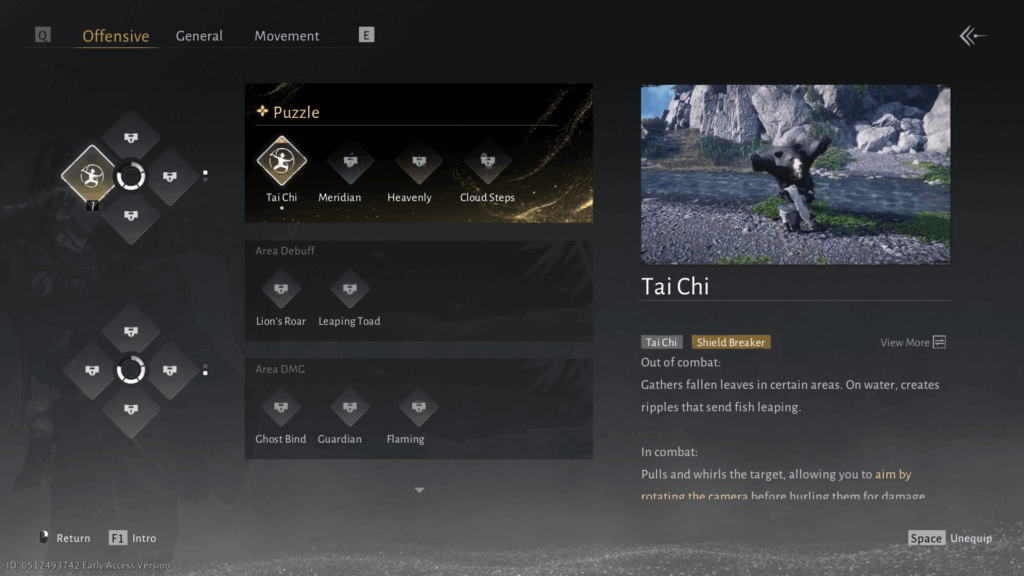Open the General tab

click(199, 36)
